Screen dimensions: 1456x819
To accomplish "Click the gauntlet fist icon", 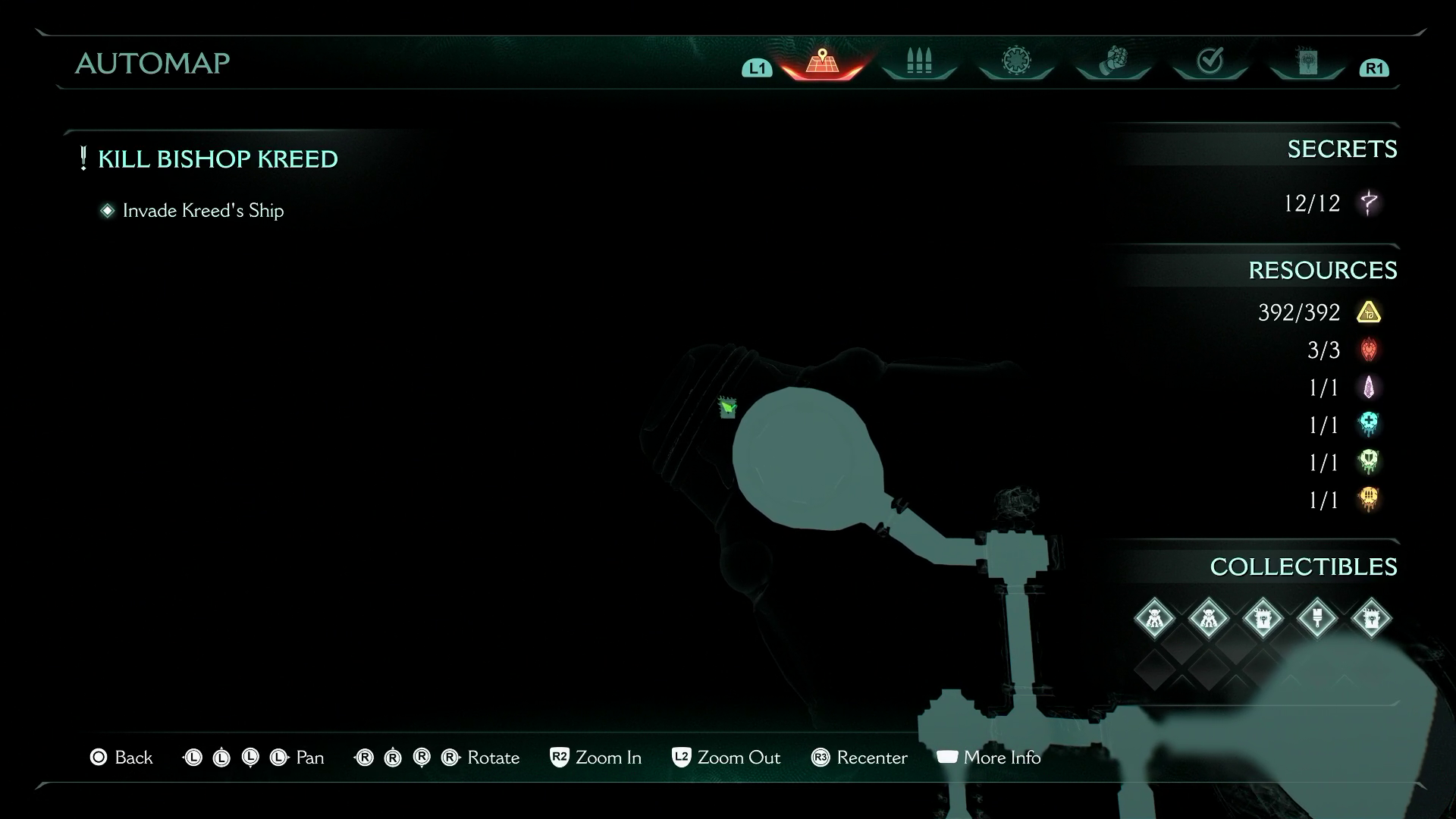I will 1112,61.
